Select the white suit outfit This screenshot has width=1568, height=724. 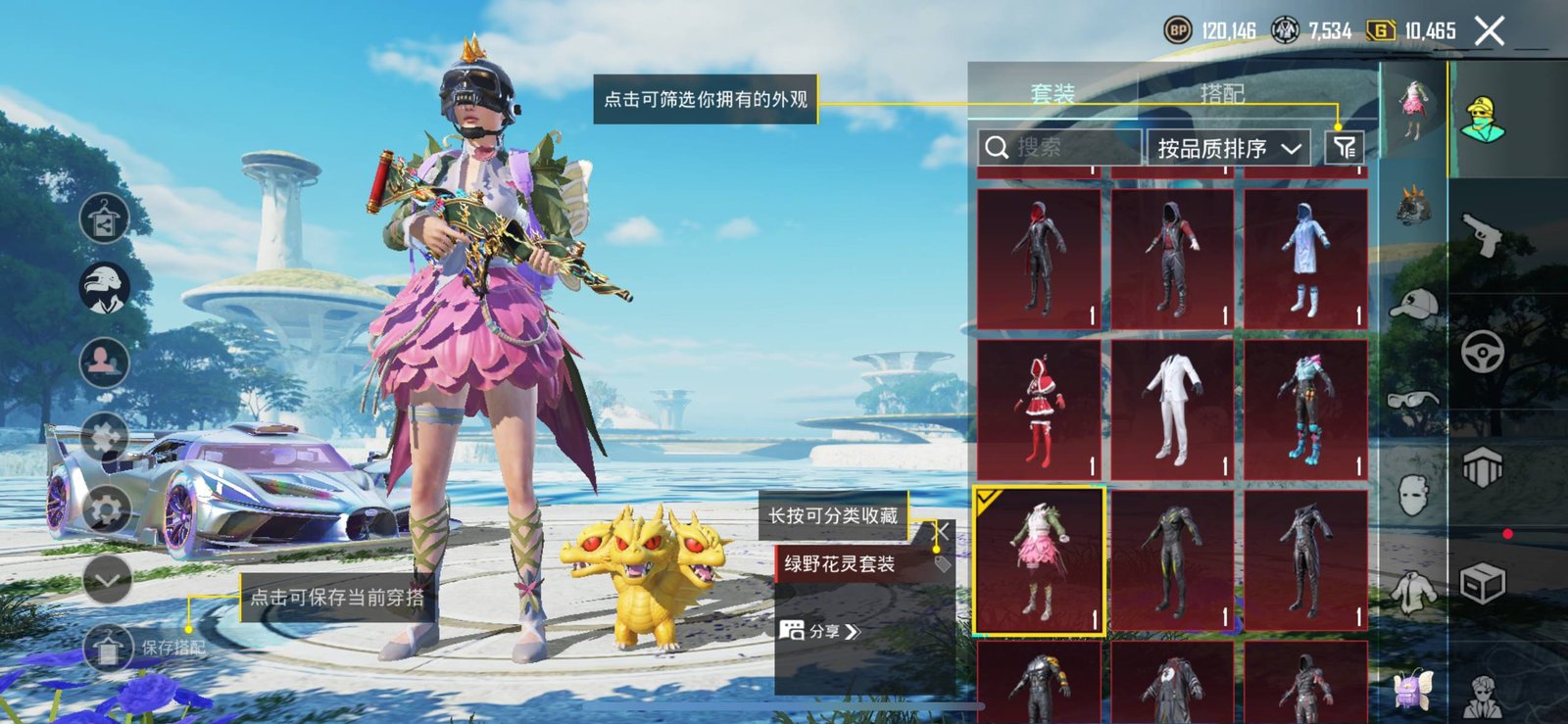[x=1172, y=409]
